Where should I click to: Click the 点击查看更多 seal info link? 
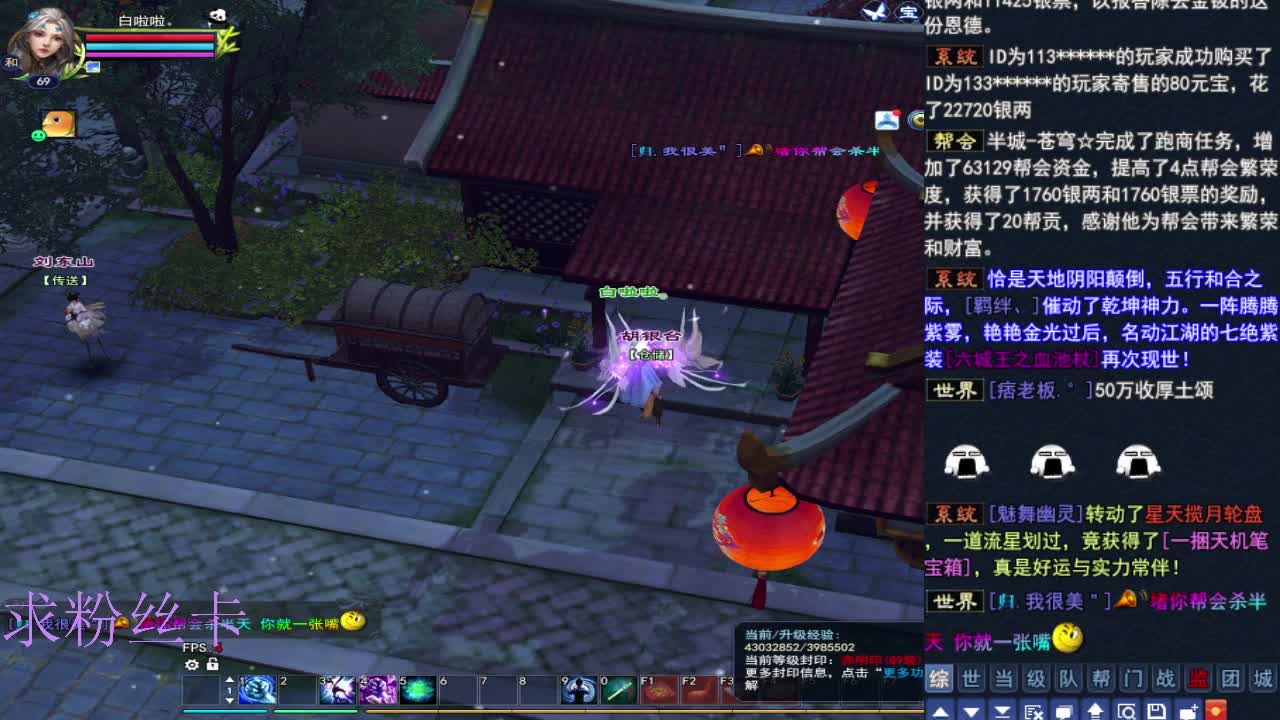coord(905,673)
